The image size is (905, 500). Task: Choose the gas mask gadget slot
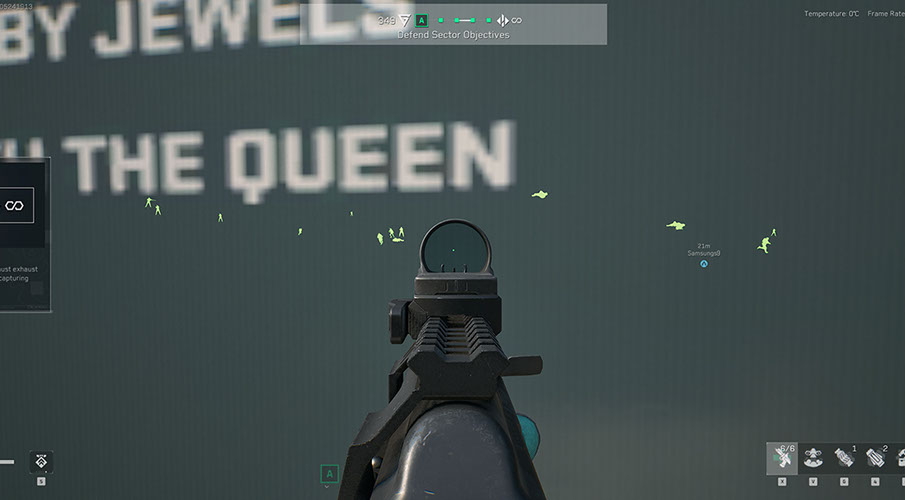(x=813, y=458)
